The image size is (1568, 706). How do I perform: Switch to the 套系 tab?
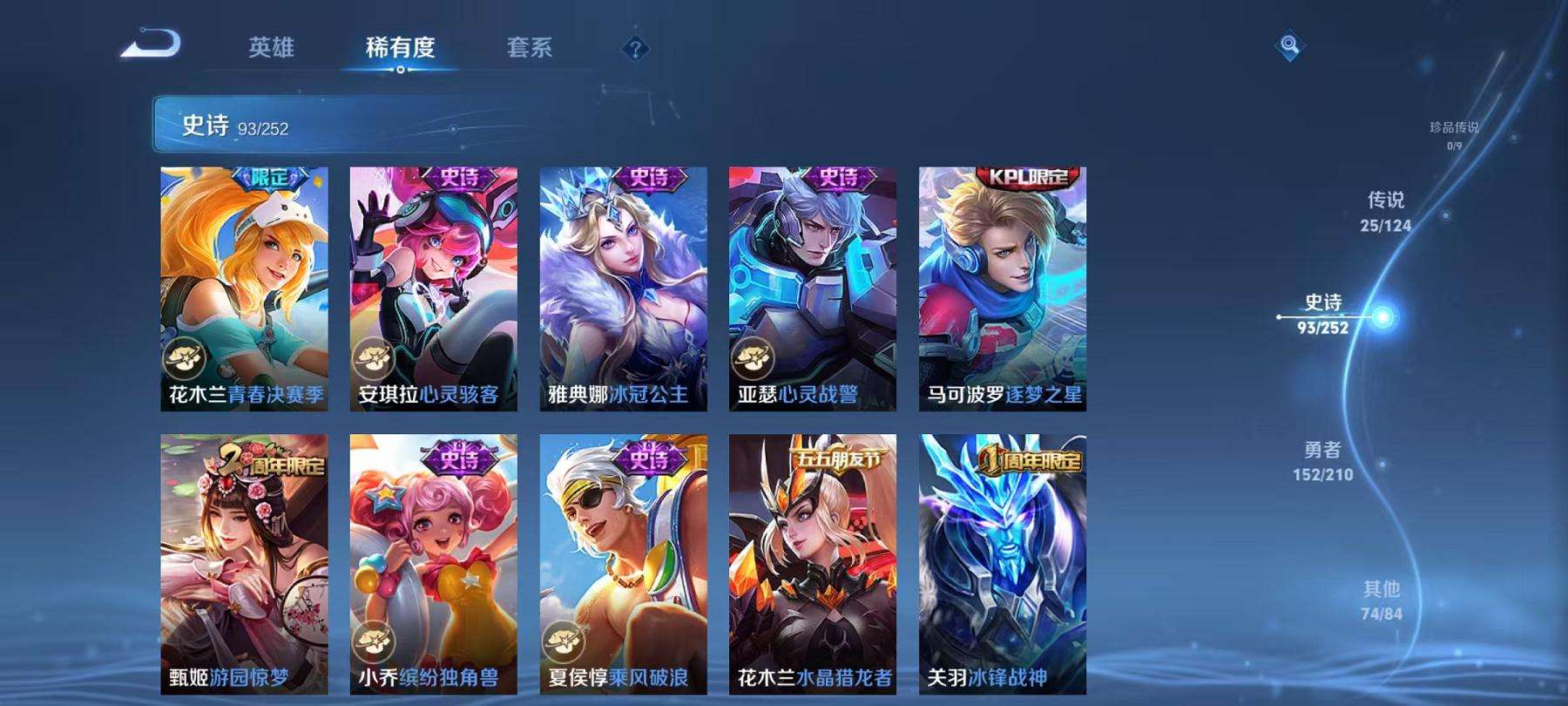tap(531, 50)
